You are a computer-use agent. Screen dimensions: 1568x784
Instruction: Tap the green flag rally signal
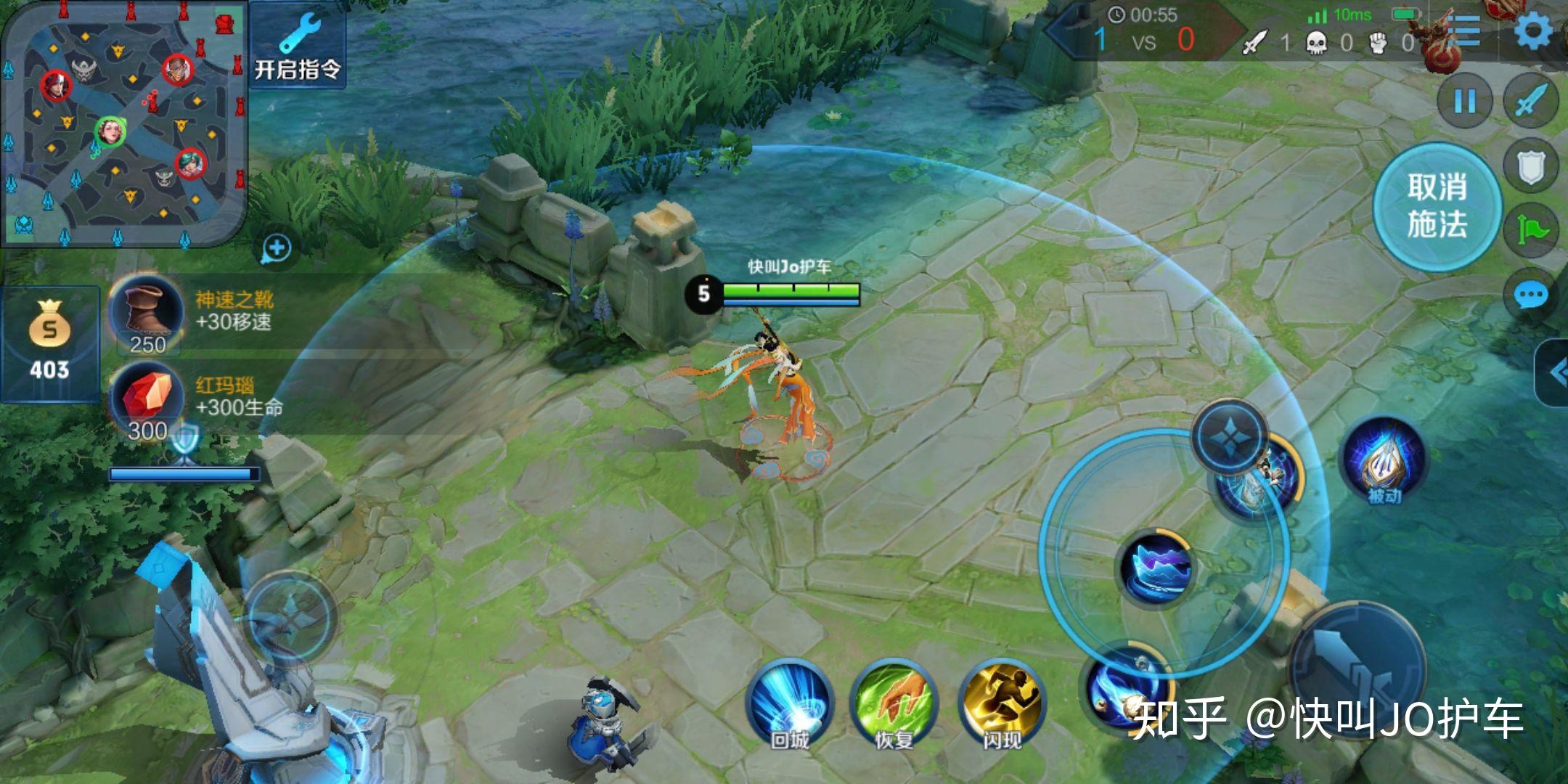[x=1532, y=231]
